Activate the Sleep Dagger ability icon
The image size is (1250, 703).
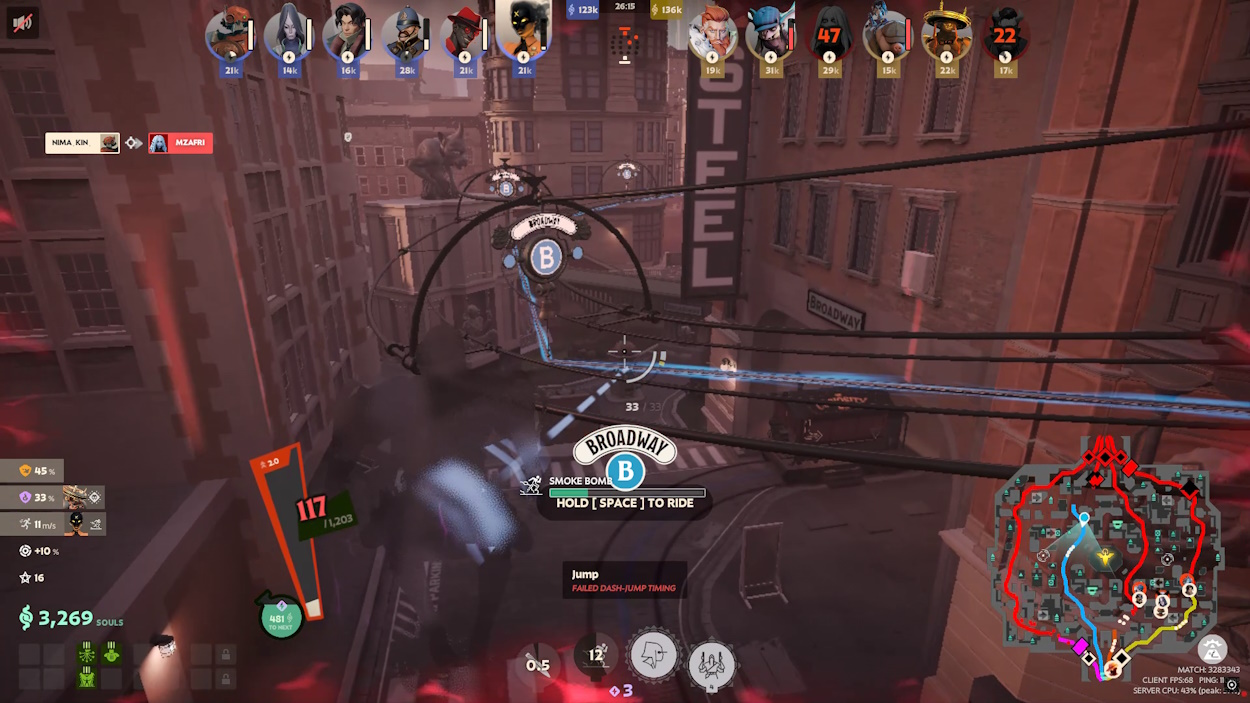coord(539,663)
